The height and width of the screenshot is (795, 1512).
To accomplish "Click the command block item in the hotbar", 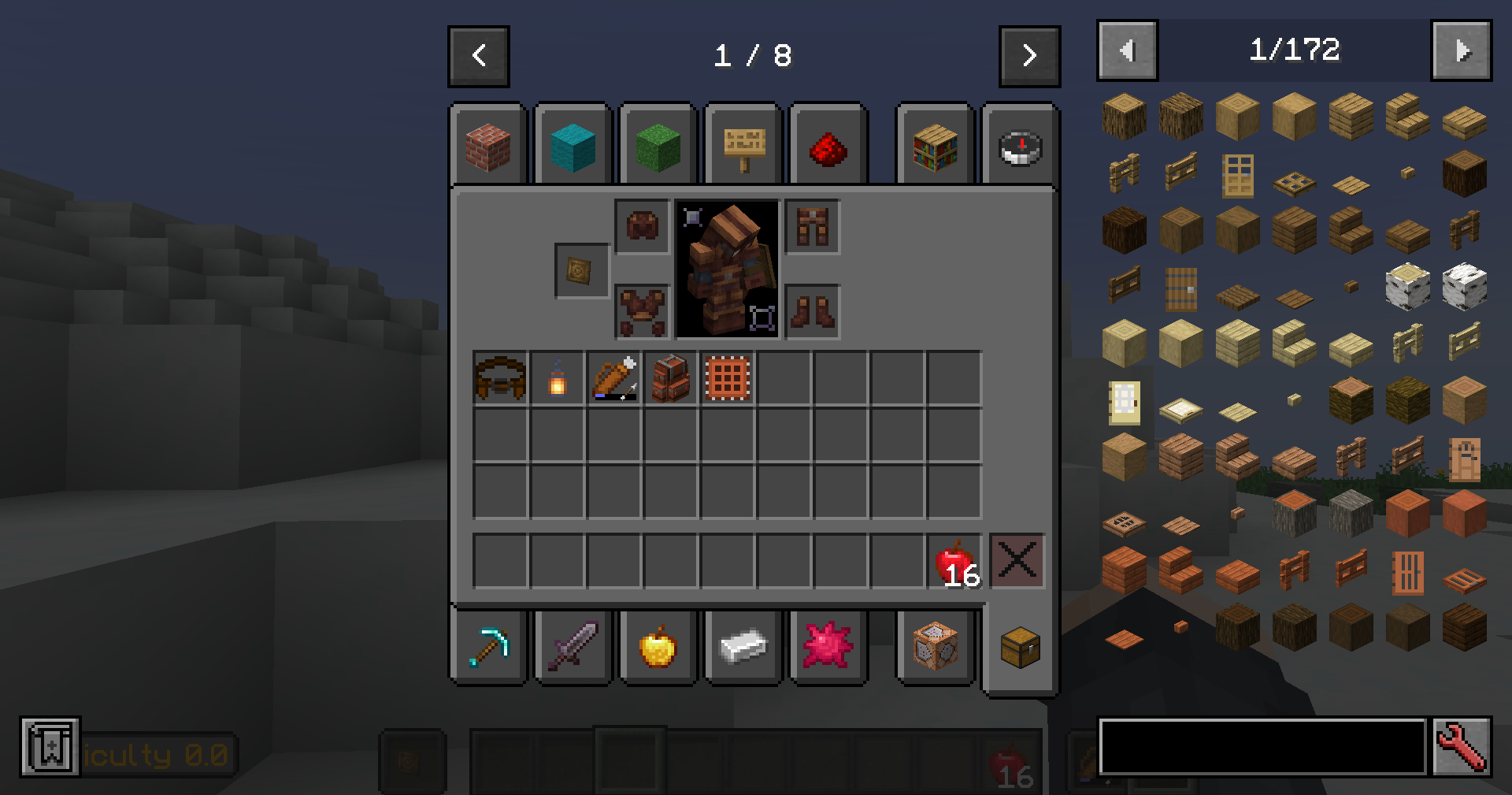I will pos(936,646).
